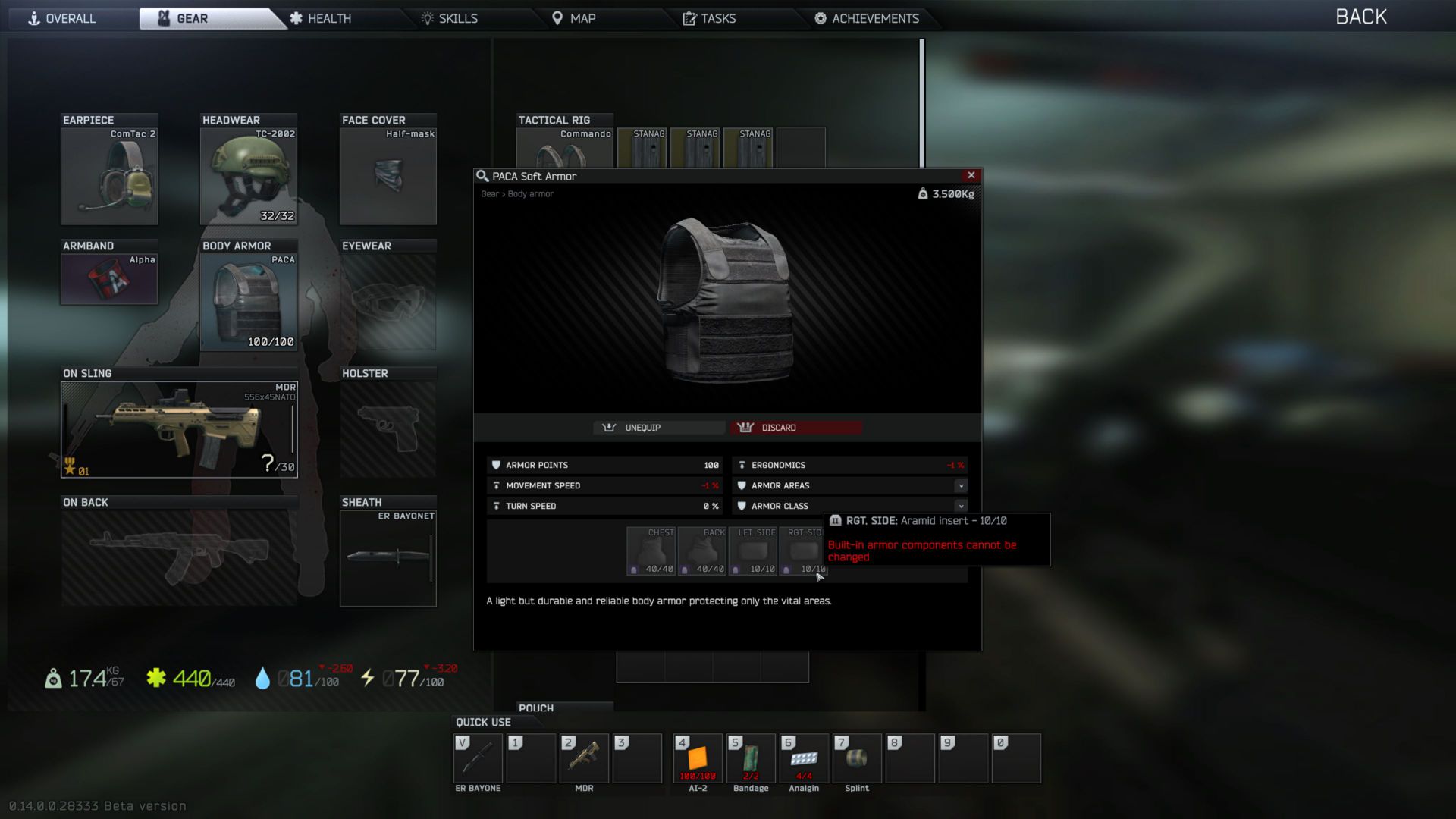The image size is (1456, 819).
Task: Expand the Armor Class dropdown
Action: click(x=961, y=506)
